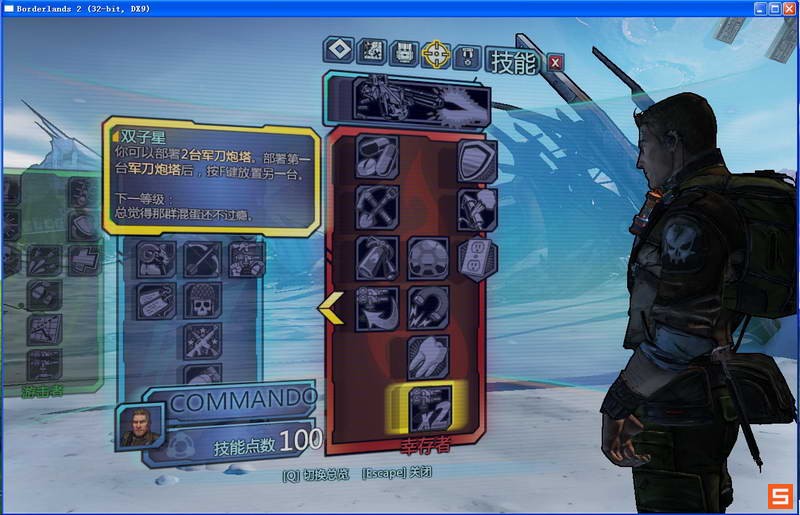This screenshot has height=515, width=800.
Task: Pick the shield skill in the Survival tree
Action: (x=477, y=160)
